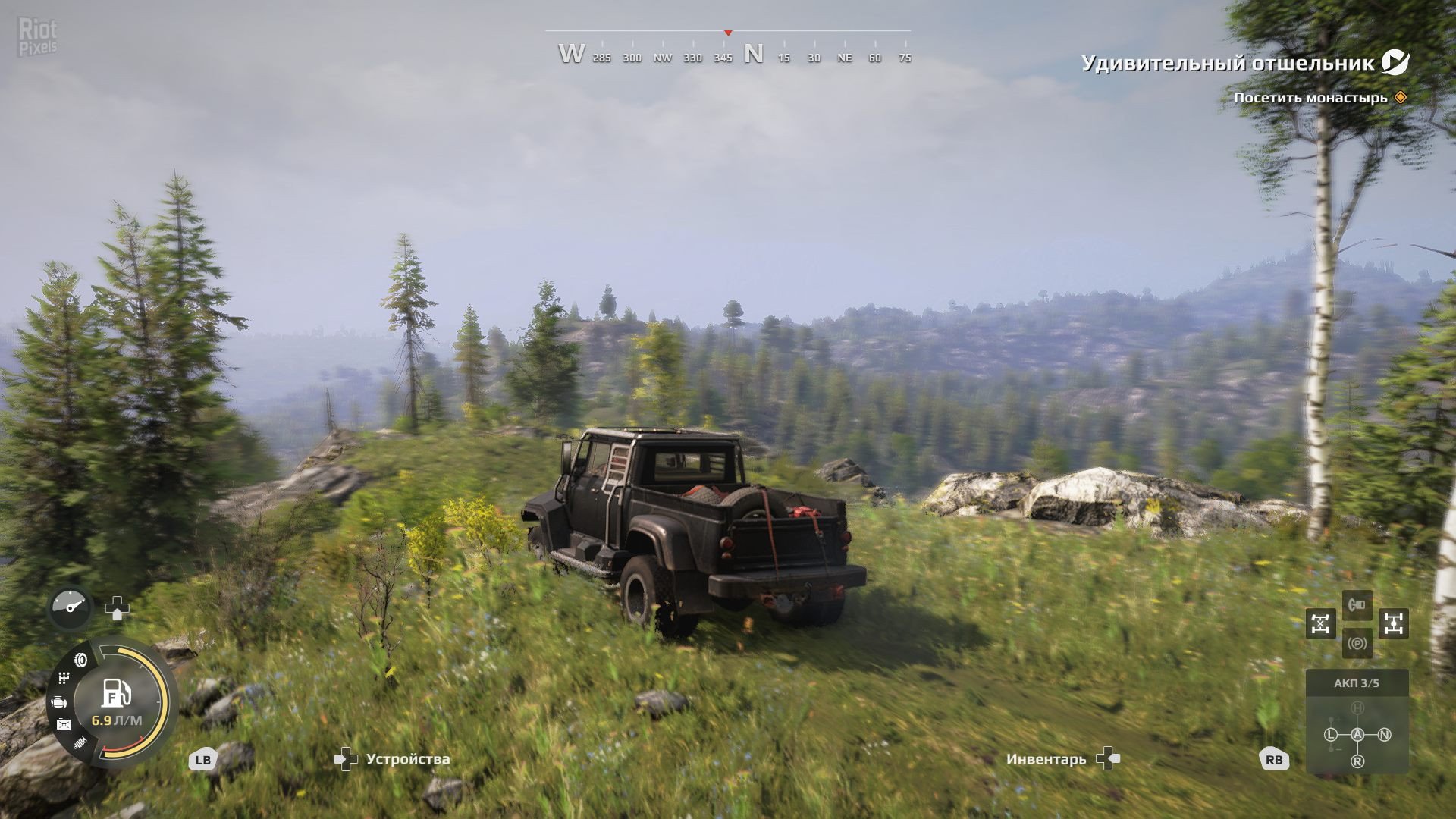Activate the winch icon
The width and height of the screenshot is (1456, 819).
[1357, 605]
